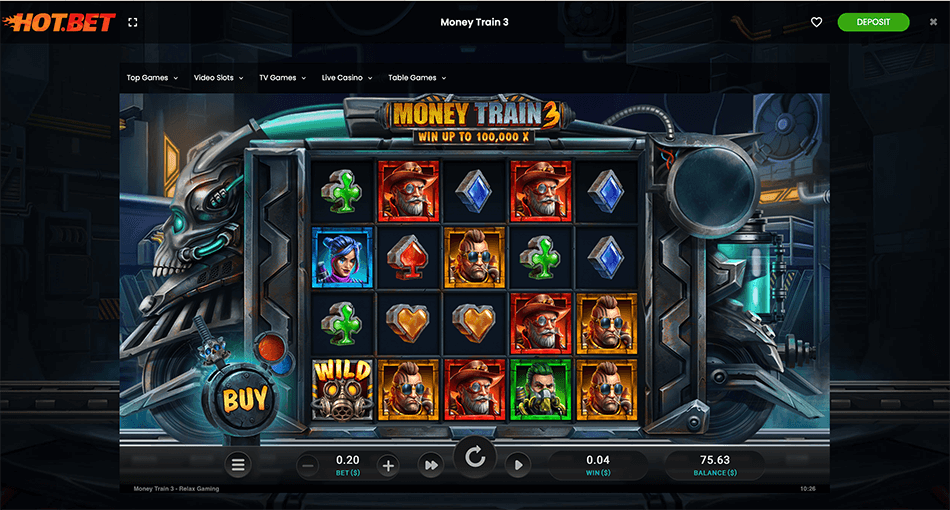Decrease the bet with the minus button
Screen dimensions: 950x510
tap(308, 465)
